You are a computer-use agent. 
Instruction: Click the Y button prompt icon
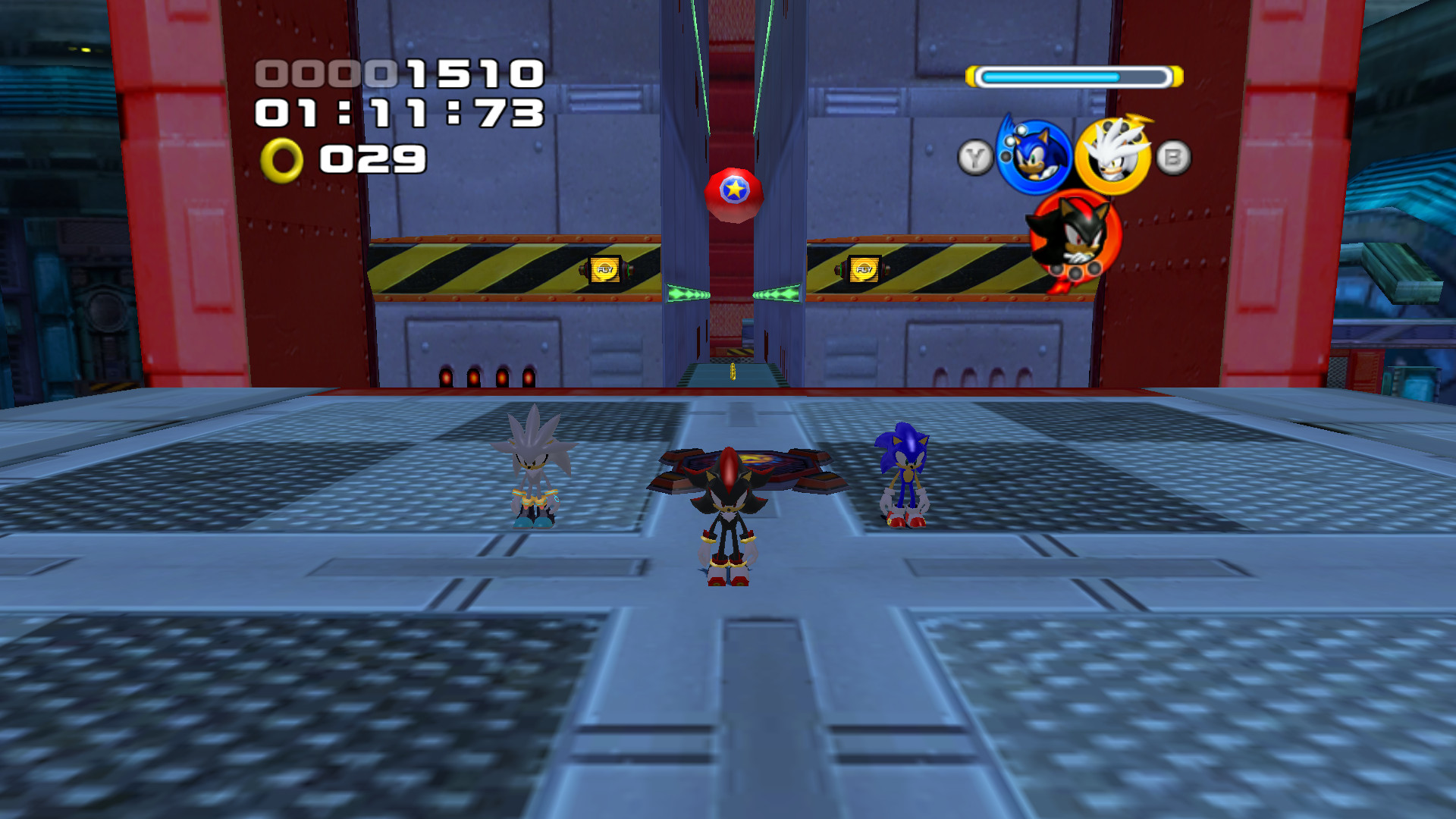pyautogui.click(x=974, y=155)
